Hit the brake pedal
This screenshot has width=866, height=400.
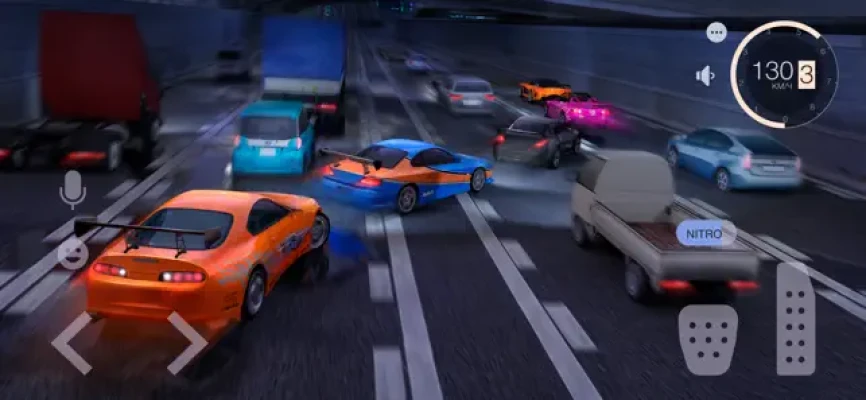[708, 339]
